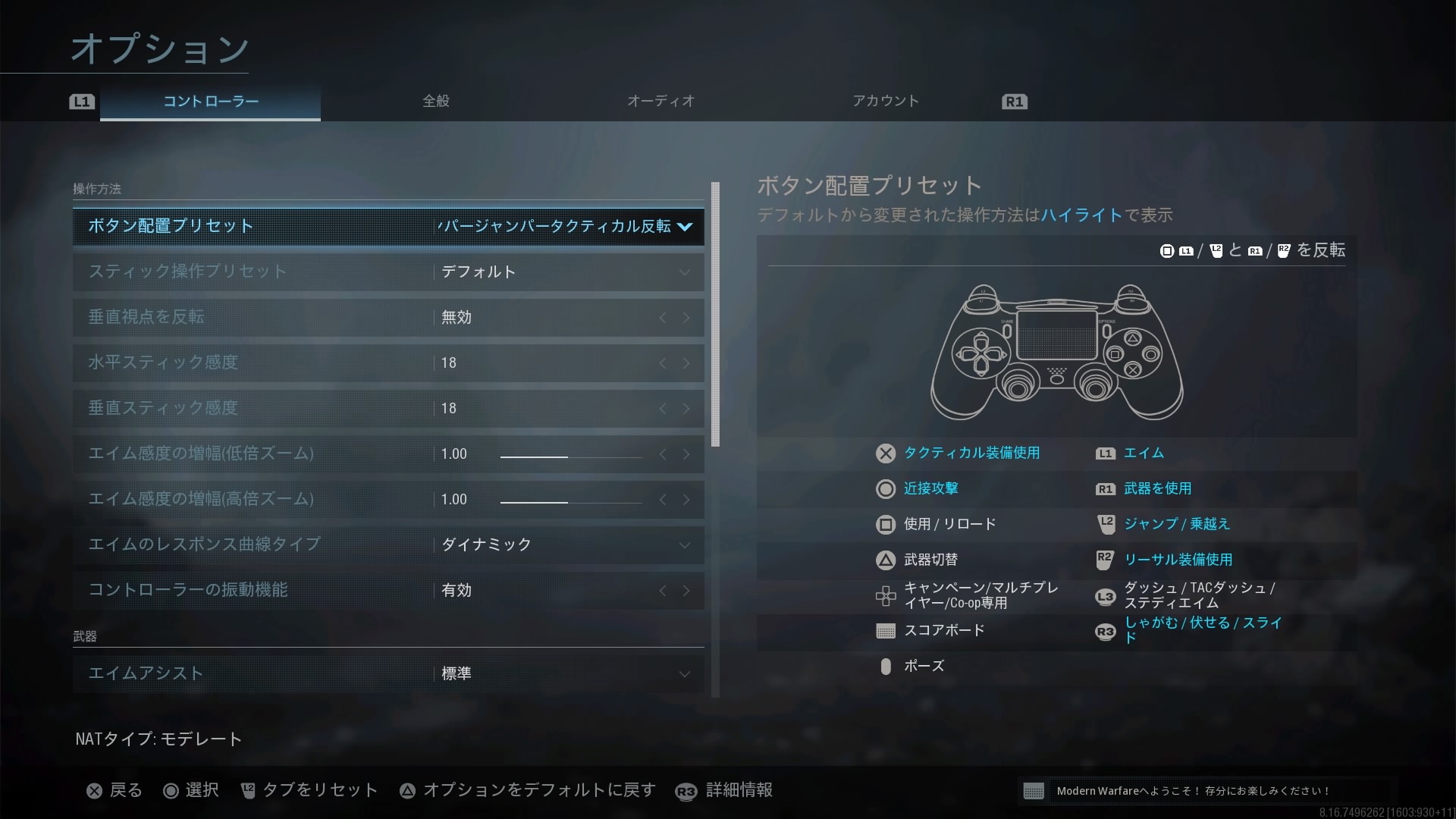The image size is (1456, 819).
Task: Expand the スティック操作プリセット dropdown
Action: pyautogui.click(x=684, y=272)
